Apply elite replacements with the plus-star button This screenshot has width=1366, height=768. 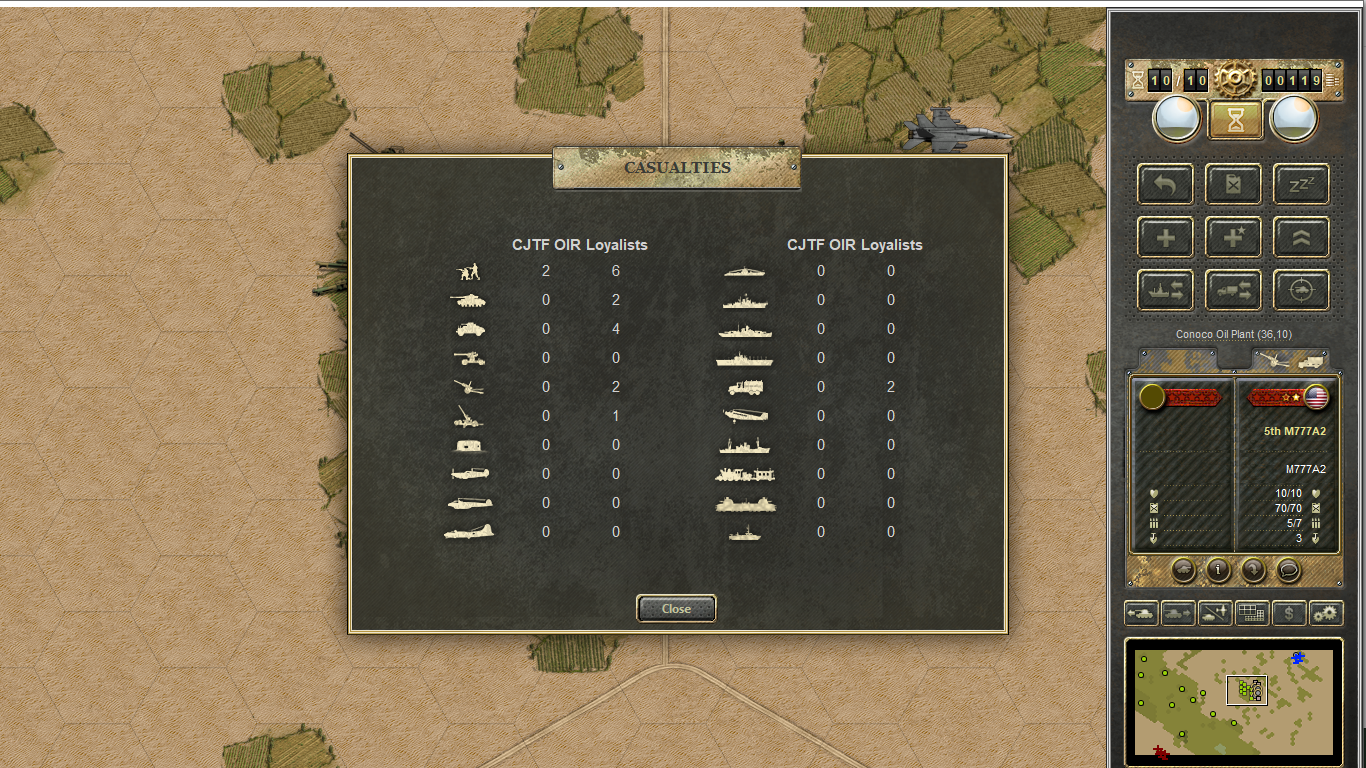1233,237
